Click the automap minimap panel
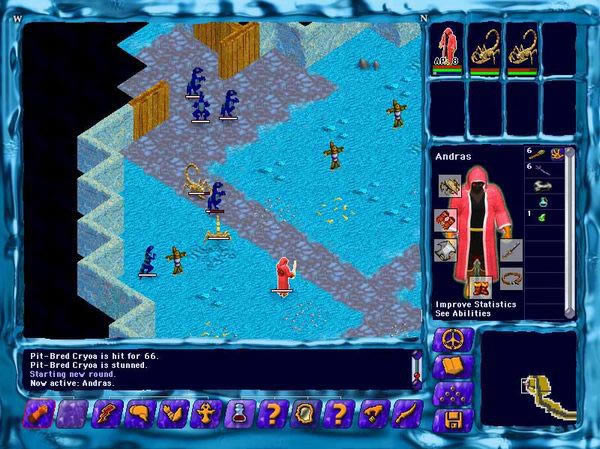This screenshot has height=449, width=600. (529, 377)
